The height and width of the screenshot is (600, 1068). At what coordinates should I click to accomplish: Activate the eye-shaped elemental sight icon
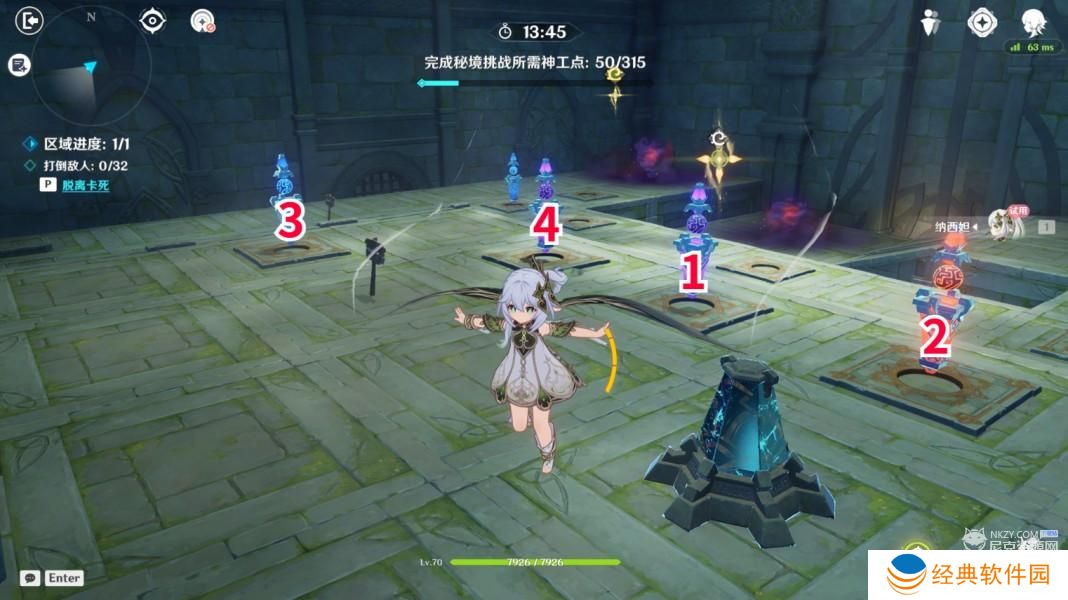pos(152,20)
